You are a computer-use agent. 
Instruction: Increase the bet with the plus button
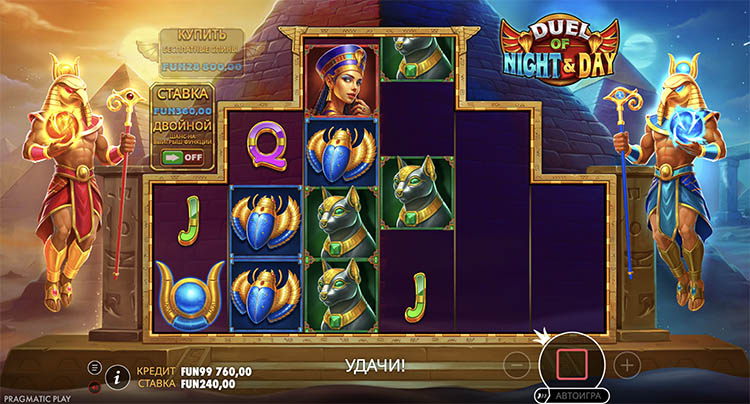click(x=626, y=363)
